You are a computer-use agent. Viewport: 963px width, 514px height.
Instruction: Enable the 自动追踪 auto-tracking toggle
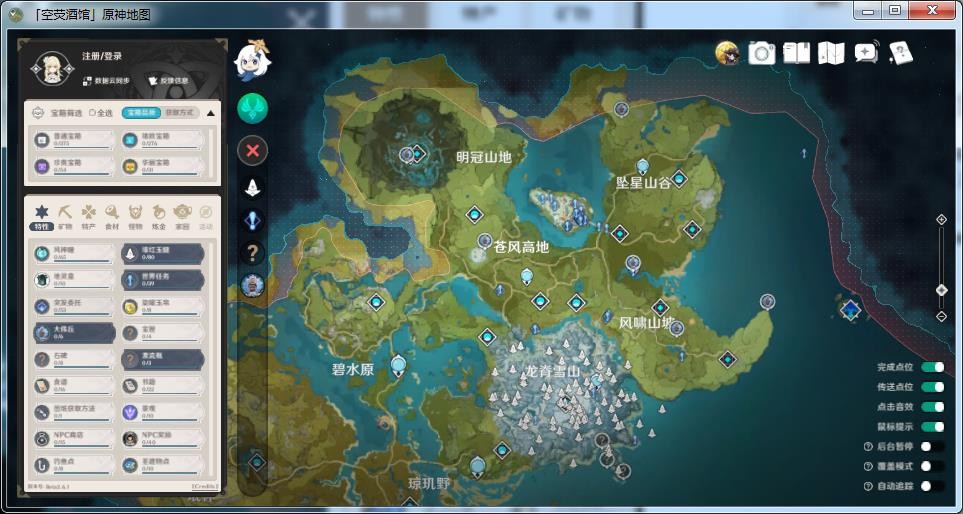point(932,486)
